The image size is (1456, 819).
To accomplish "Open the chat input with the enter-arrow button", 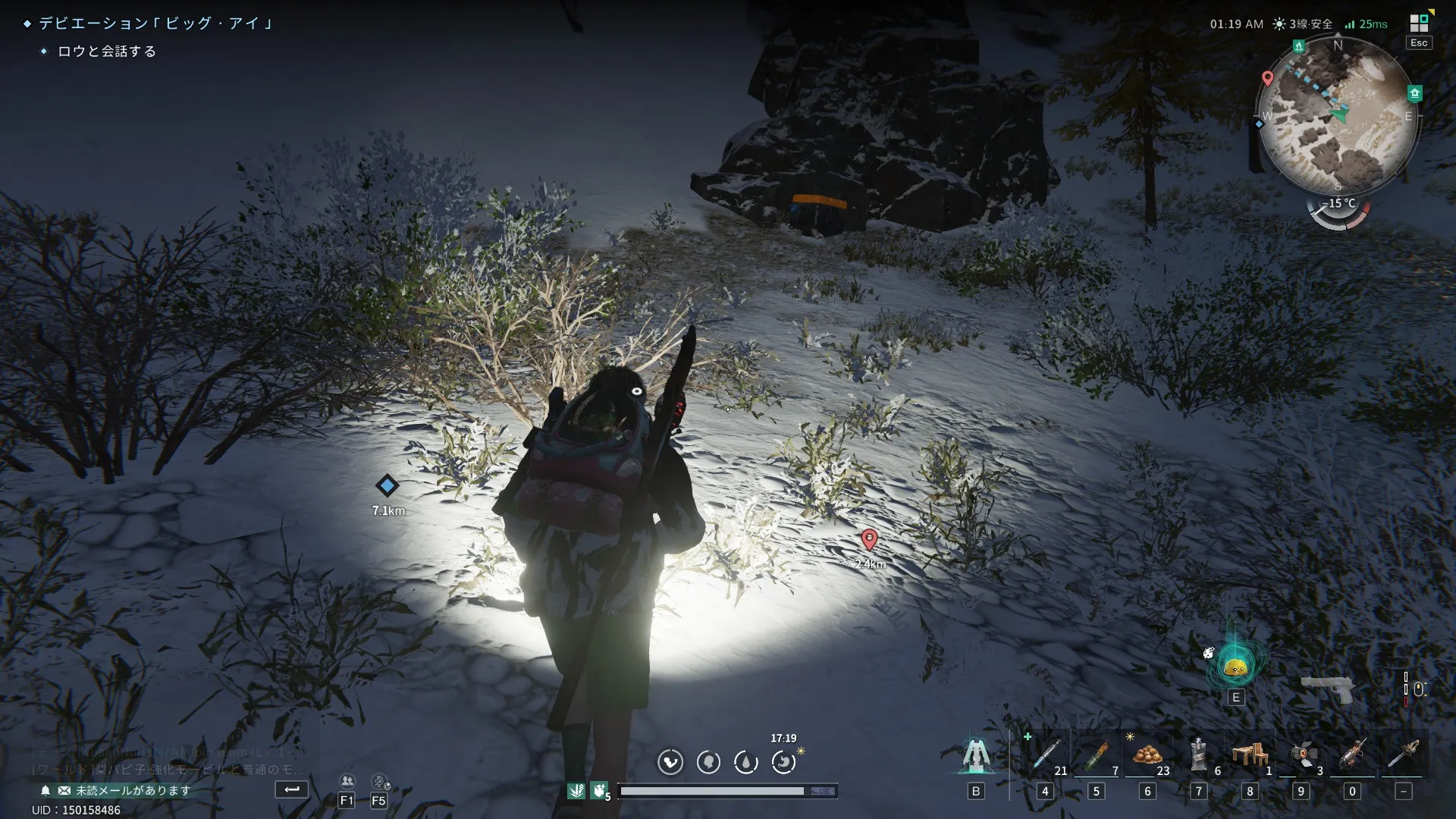I will [x=291, y=789].
